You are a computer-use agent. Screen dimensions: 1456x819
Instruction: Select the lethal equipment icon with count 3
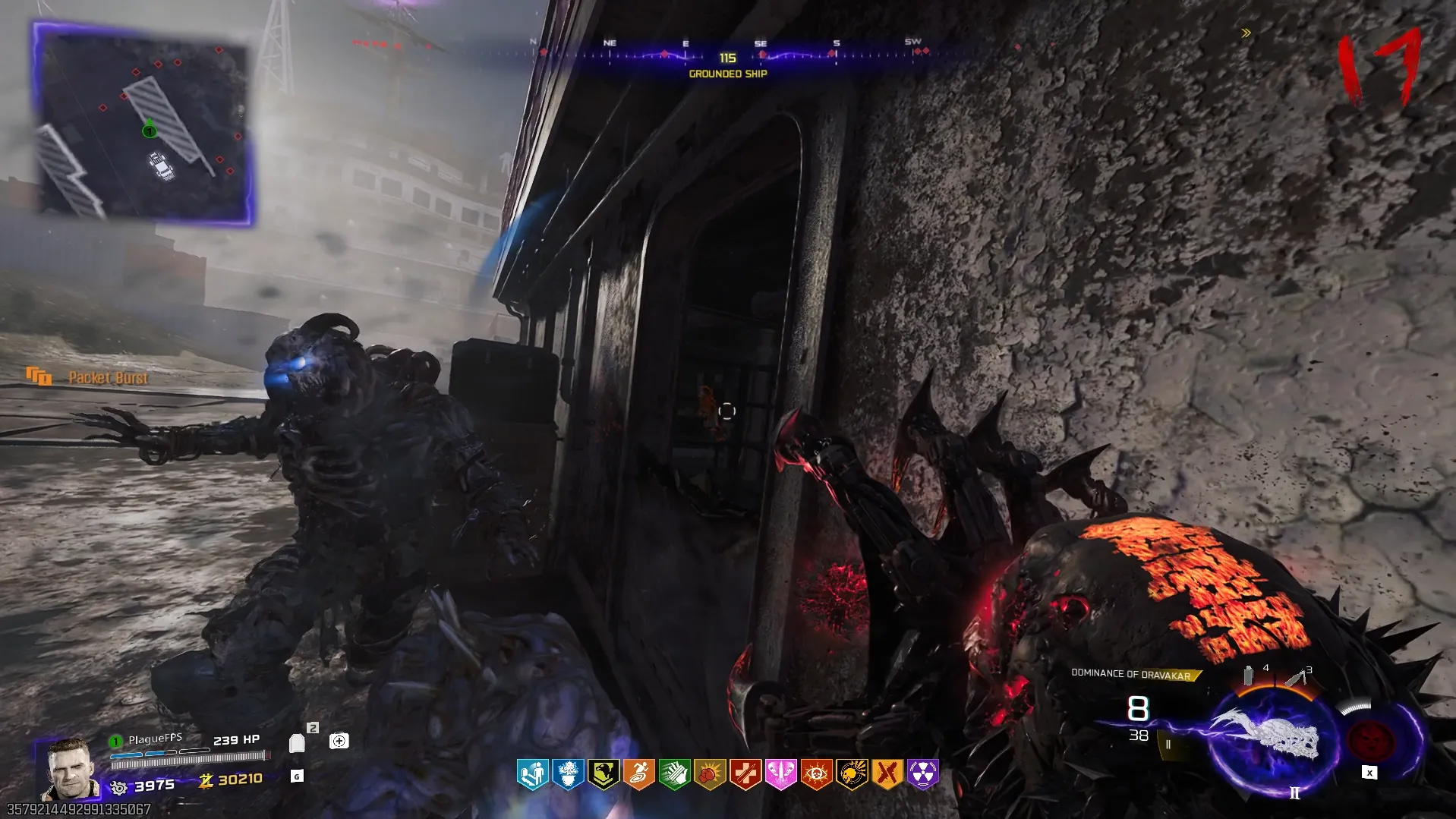(1297, 676)
